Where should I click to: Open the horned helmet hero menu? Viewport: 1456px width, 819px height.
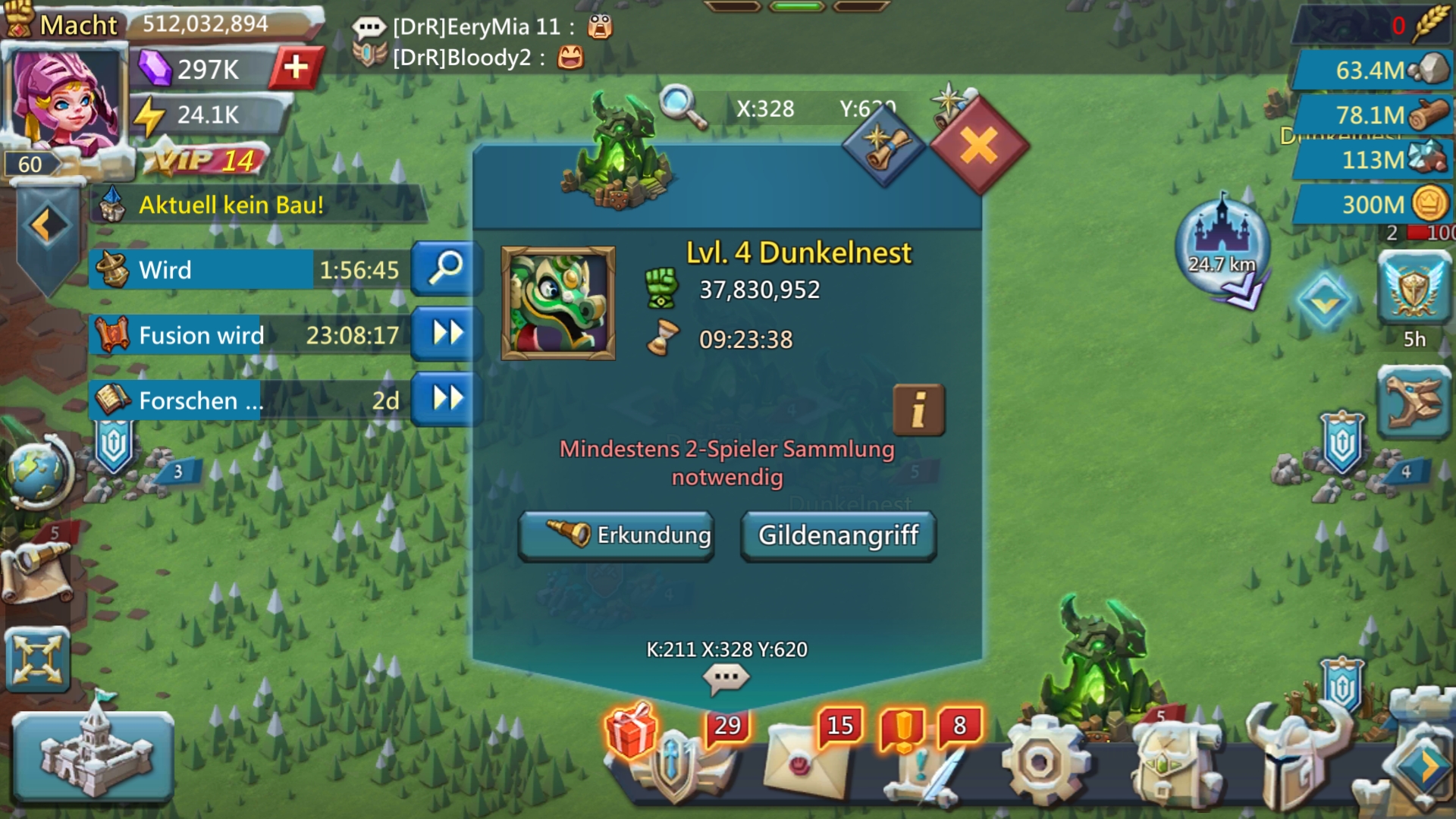point(1298,758)
